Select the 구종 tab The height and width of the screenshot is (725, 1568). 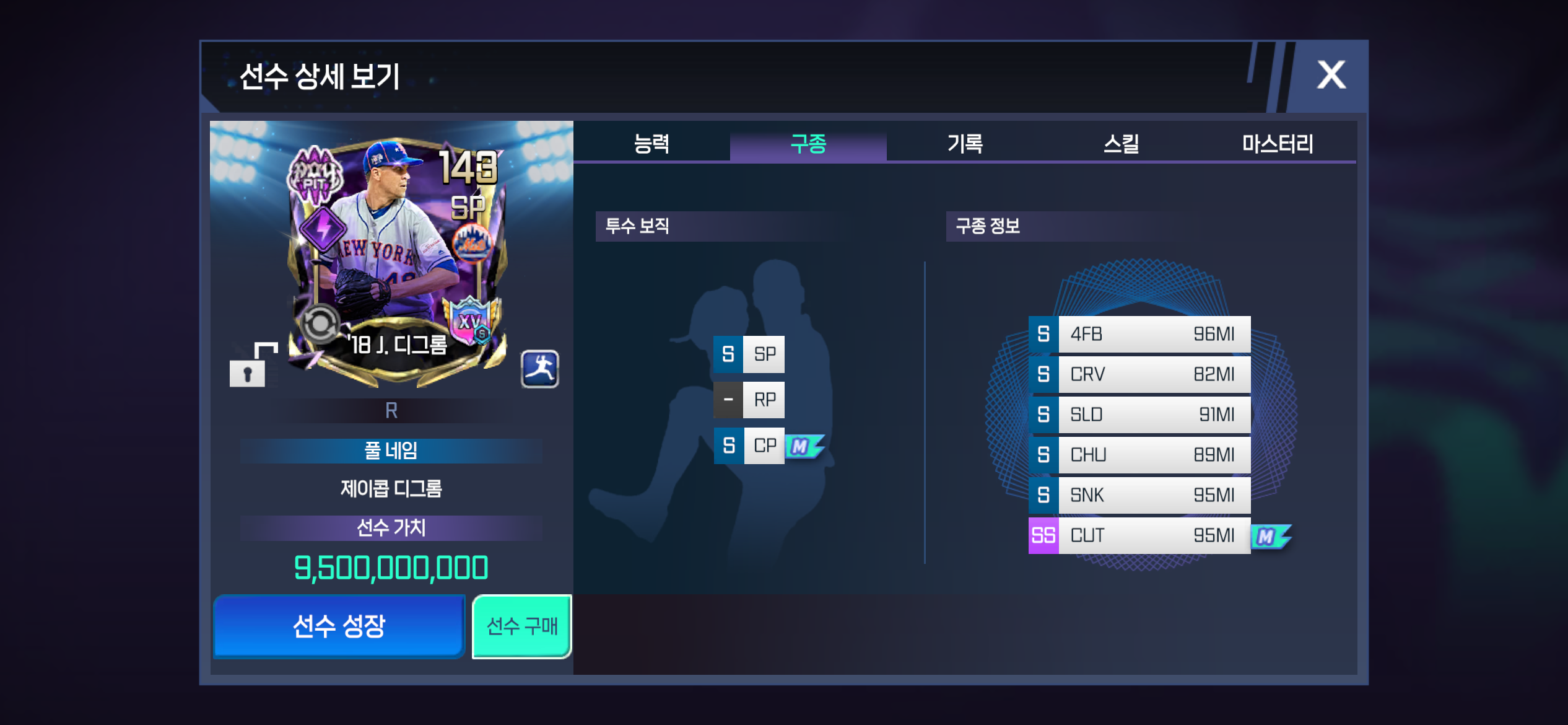(808, 144)
